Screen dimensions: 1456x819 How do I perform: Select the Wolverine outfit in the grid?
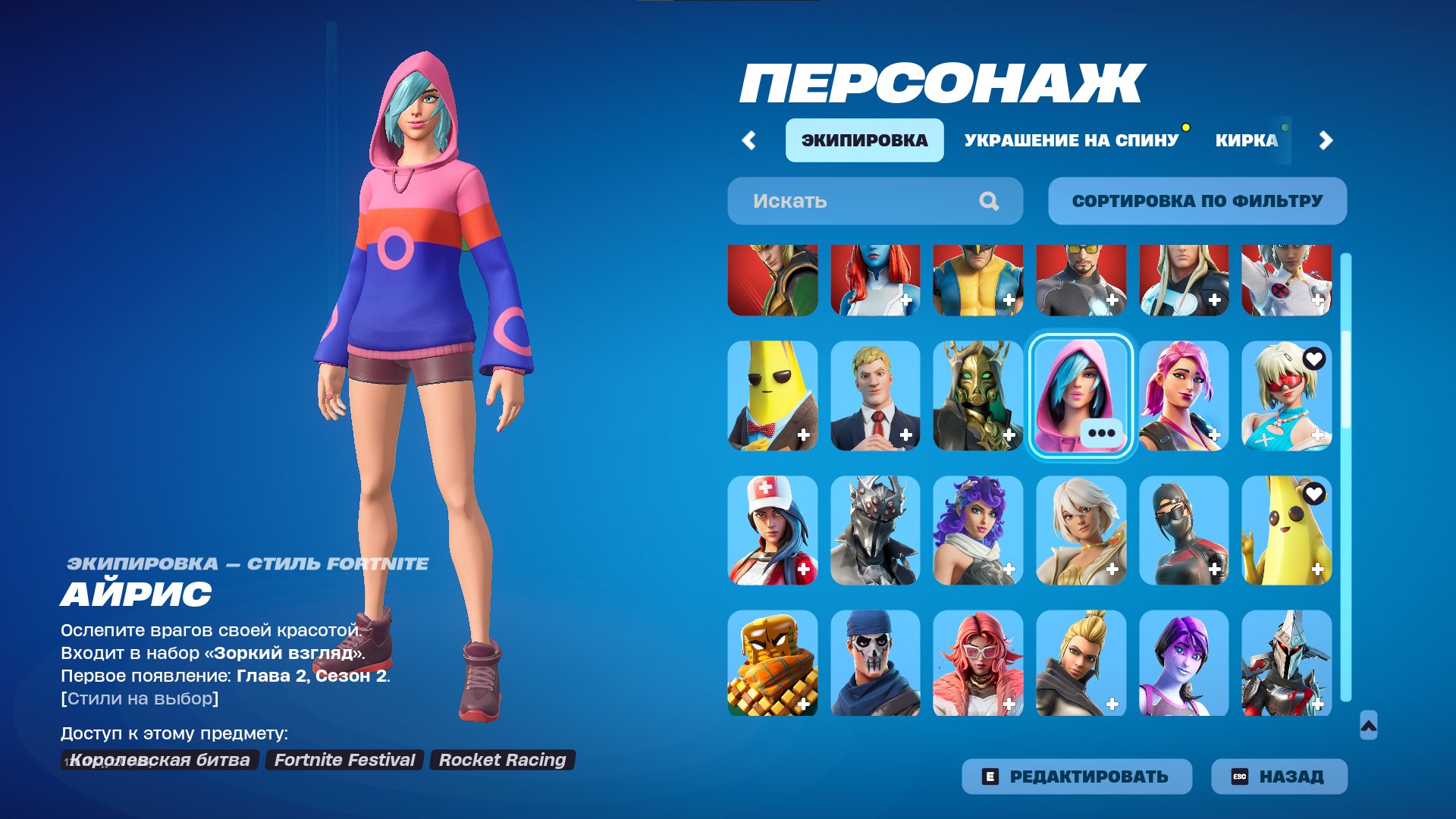point(978,281)
